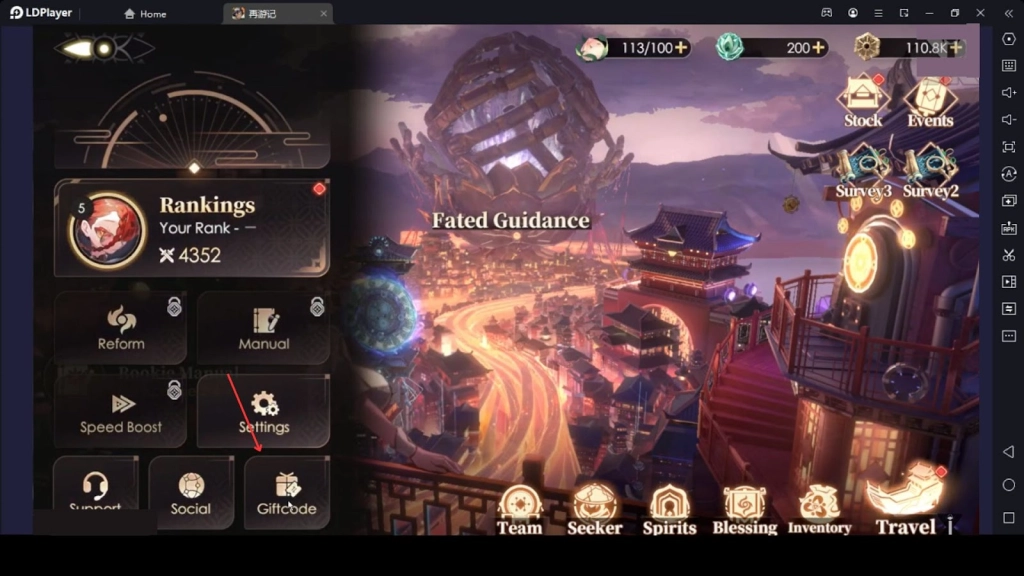
Task: Open the Manual button
Action: tap(264, 328)
